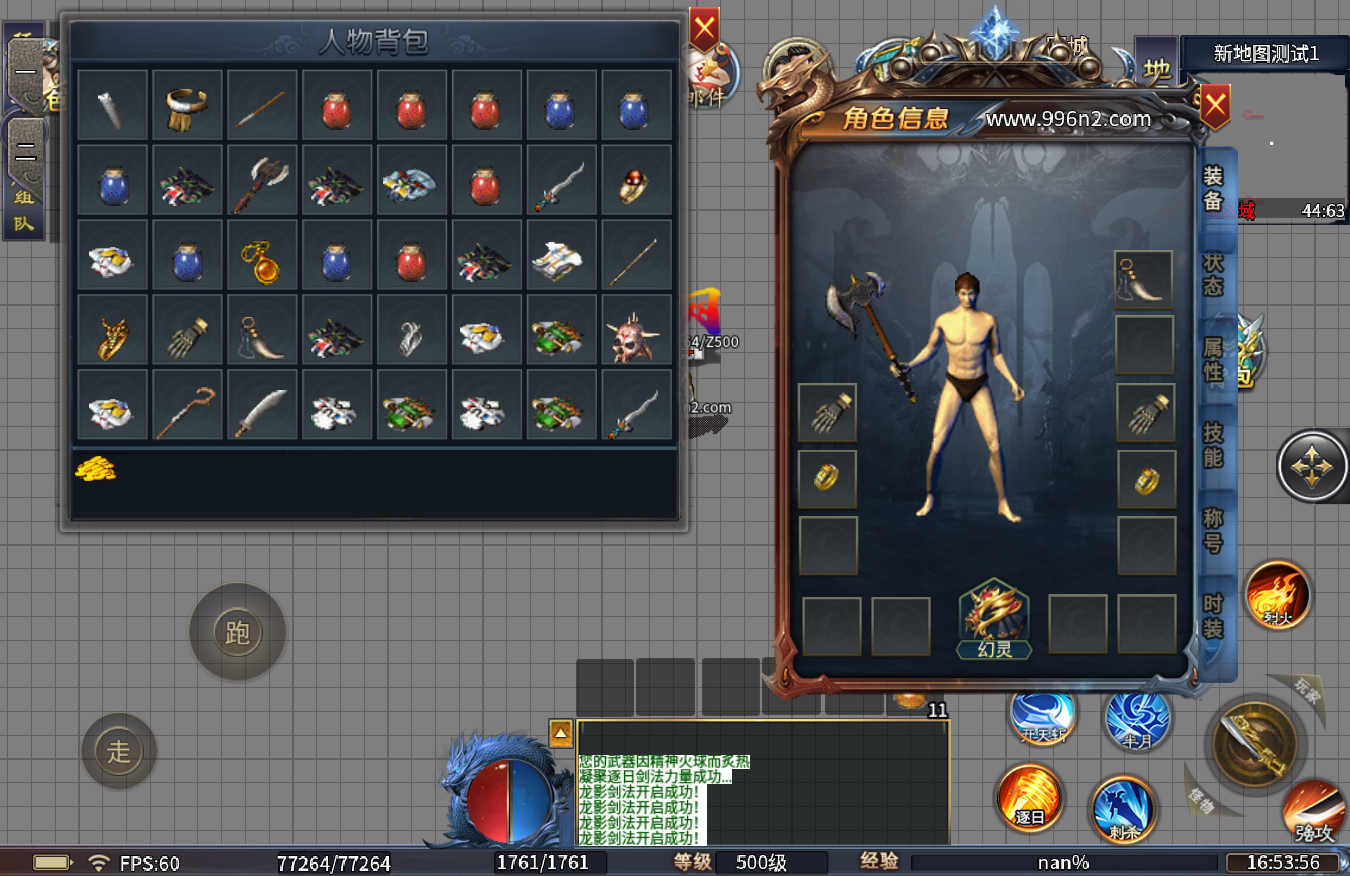
Task: Open the 幻灵 emblem button
Action: (994, 619)
